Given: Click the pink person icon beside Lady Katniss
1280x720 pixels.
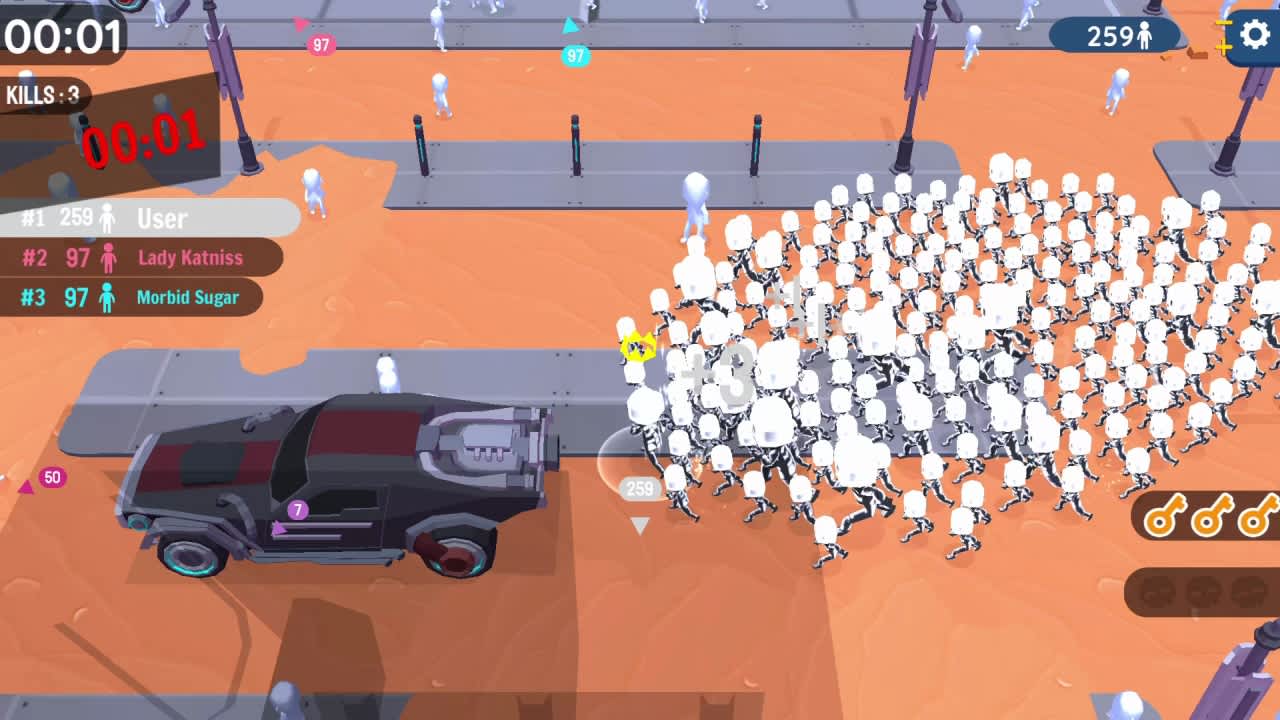Looking at the screenshot, I should click(x=108, y=258).
